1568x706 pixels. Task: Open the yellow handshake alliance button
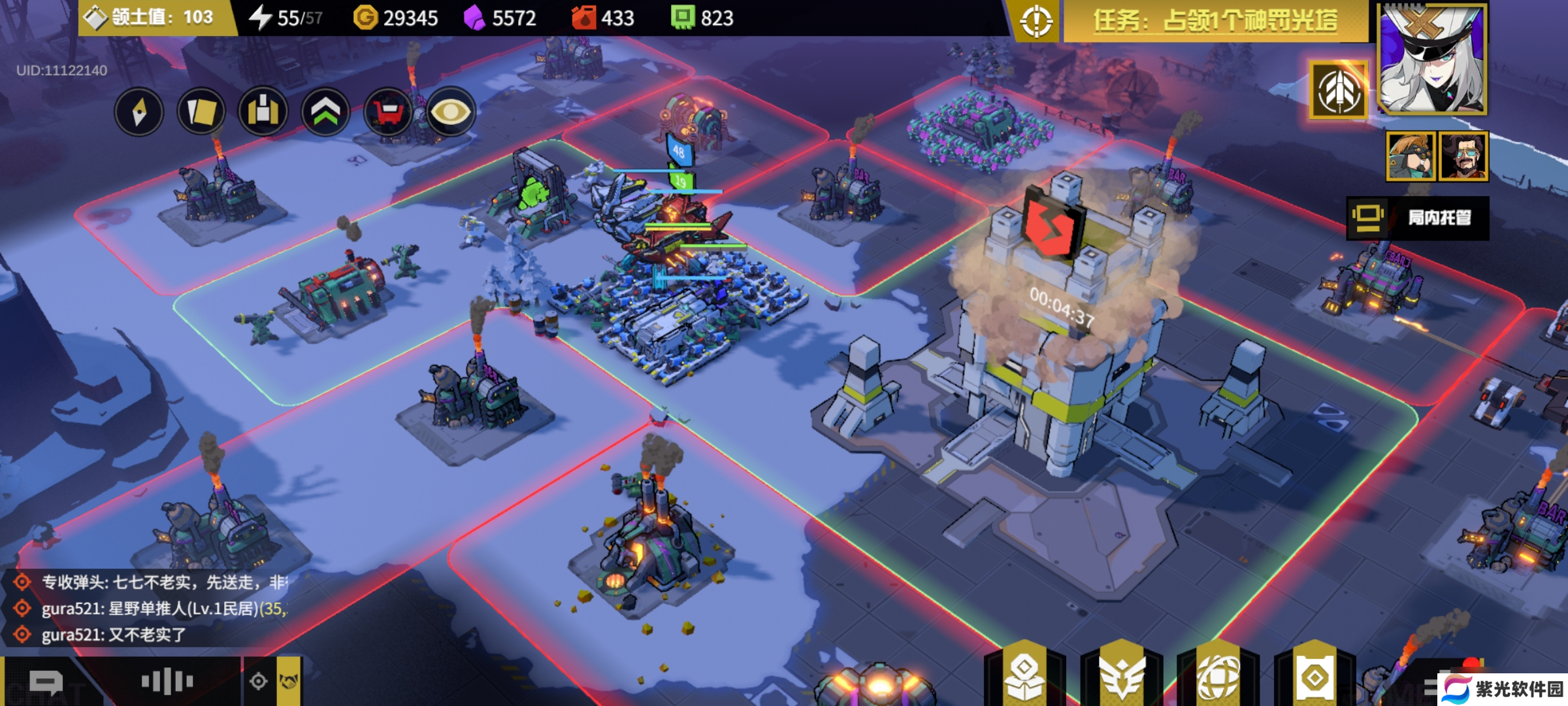pyautogui.click(x=289, y=682)
